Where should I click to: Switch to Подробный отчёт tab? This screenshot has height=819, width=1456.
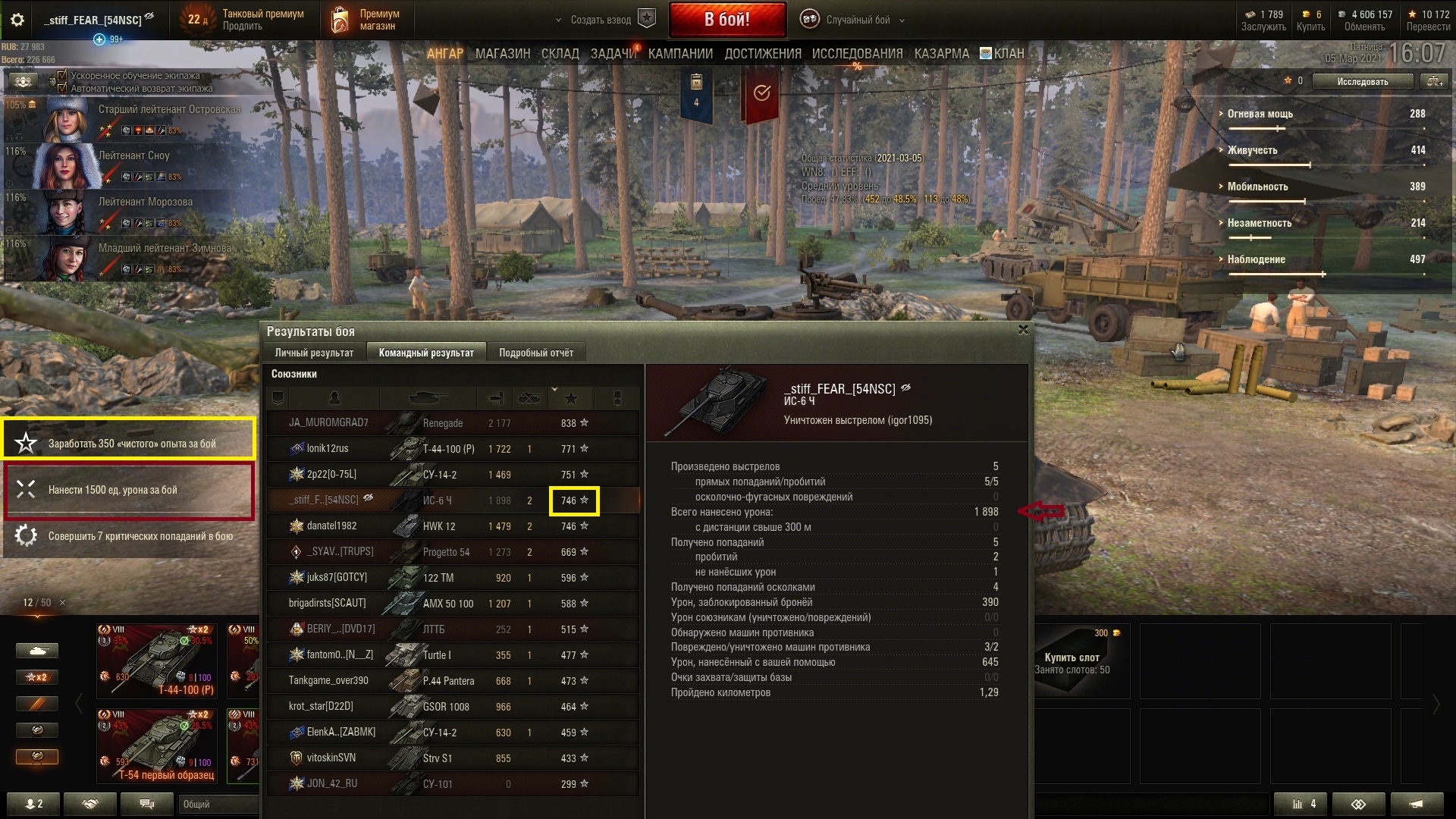[535, 353]
